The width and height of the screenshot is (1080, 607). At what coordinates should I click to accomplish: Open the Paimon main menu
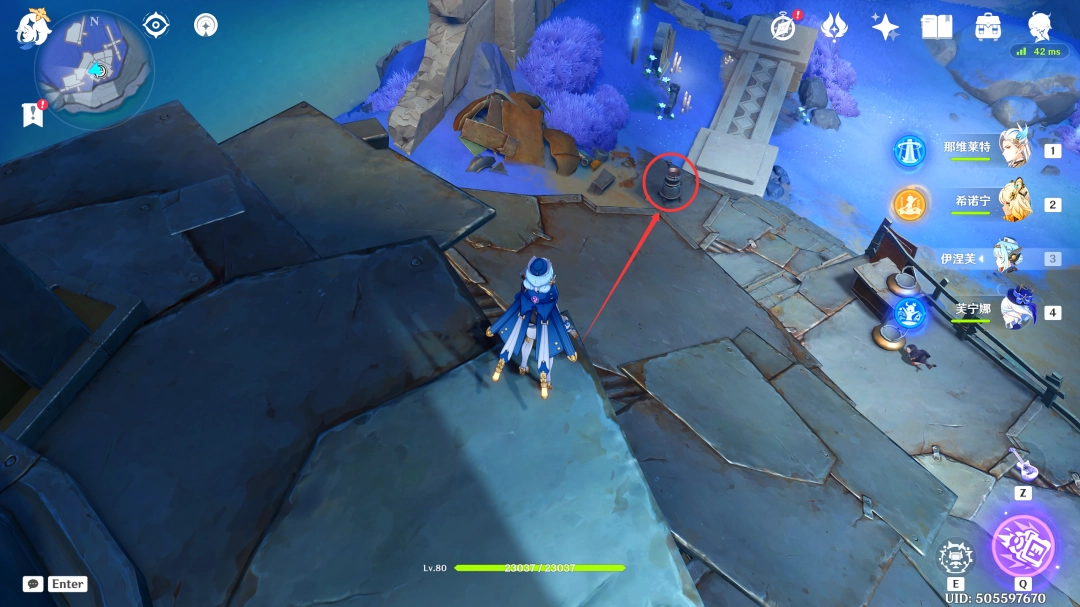pos(33,27)
